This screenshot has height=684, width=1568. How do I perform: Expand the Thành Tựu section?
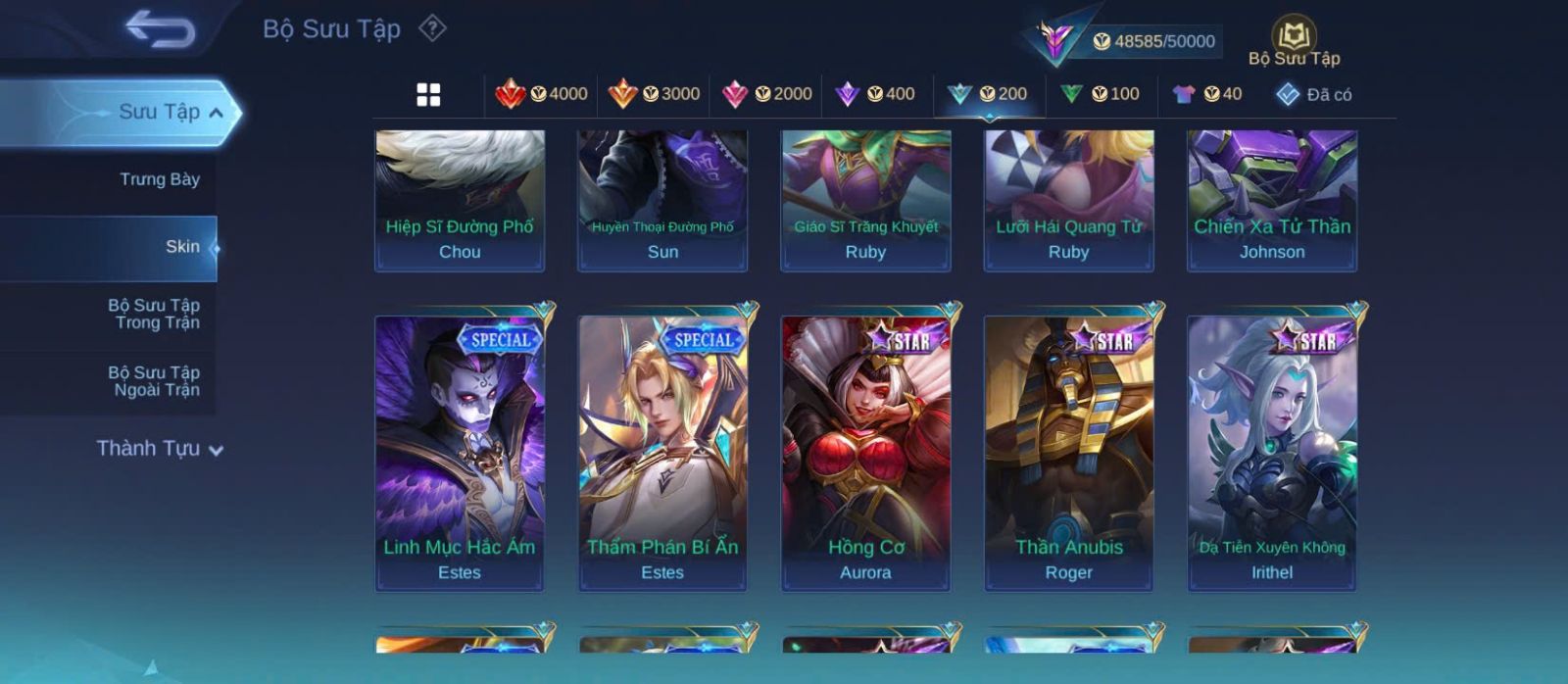(160, 449)
